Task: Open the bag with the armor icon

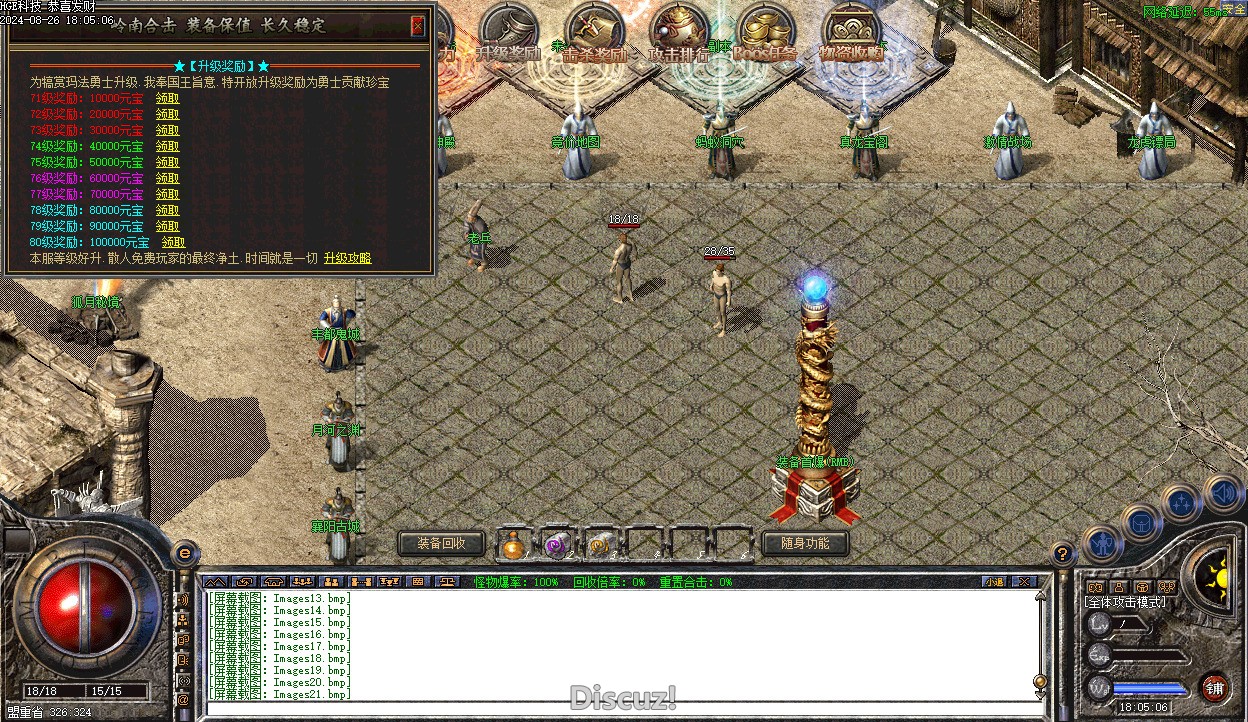Action: (1140, 521)
